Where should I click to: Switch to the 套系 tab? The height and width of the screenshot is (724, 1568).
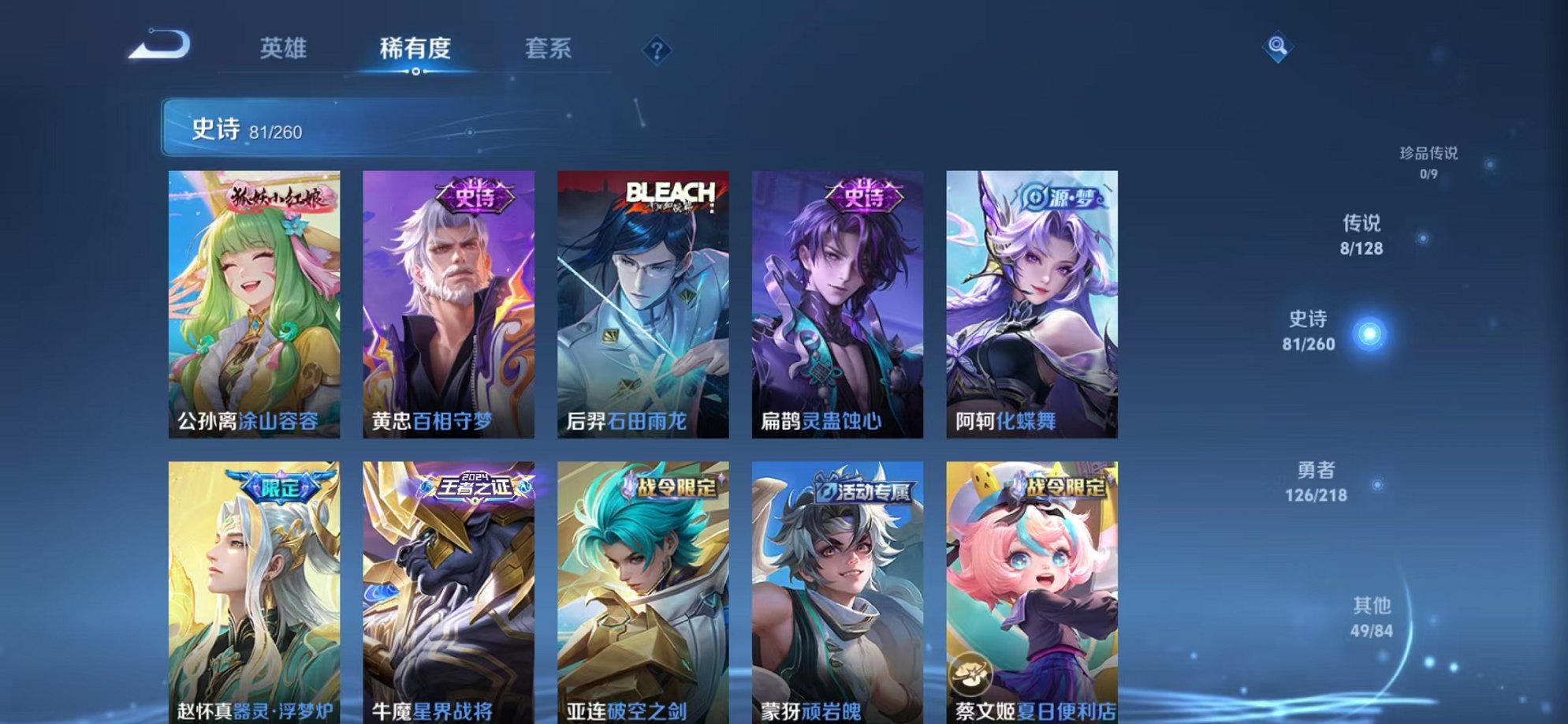point(550,48)
